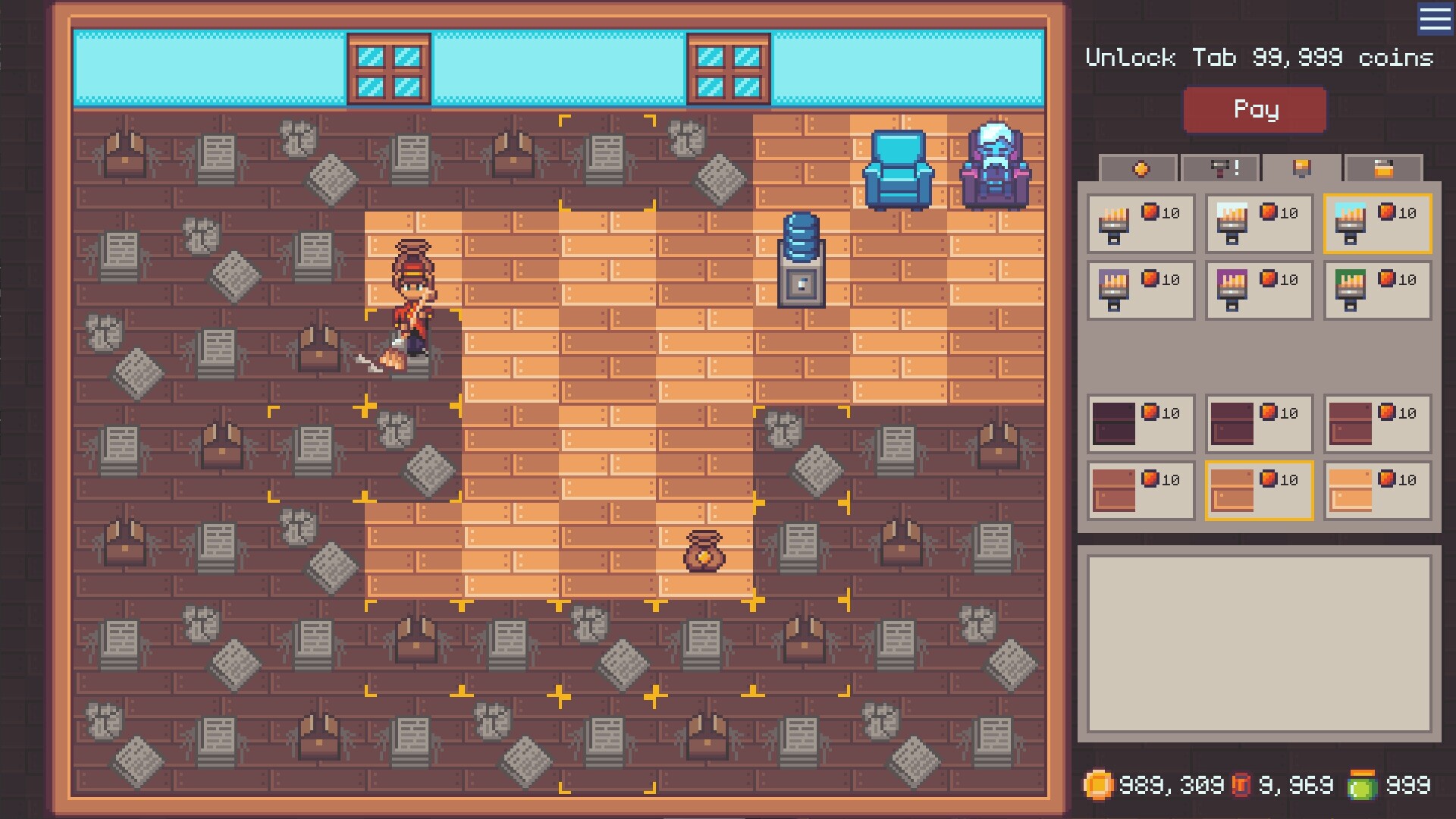Select the plain orange paintbrush
The width and height of the screenshot is (1456, 819).
point(1141,224)
